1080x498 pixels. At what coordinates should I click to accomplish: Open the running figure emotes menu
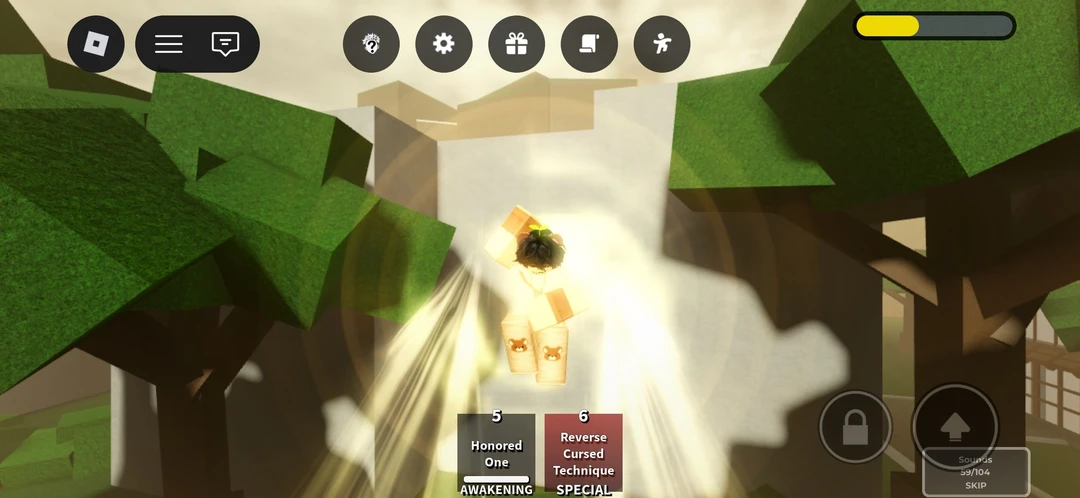(x=662, y=44)
